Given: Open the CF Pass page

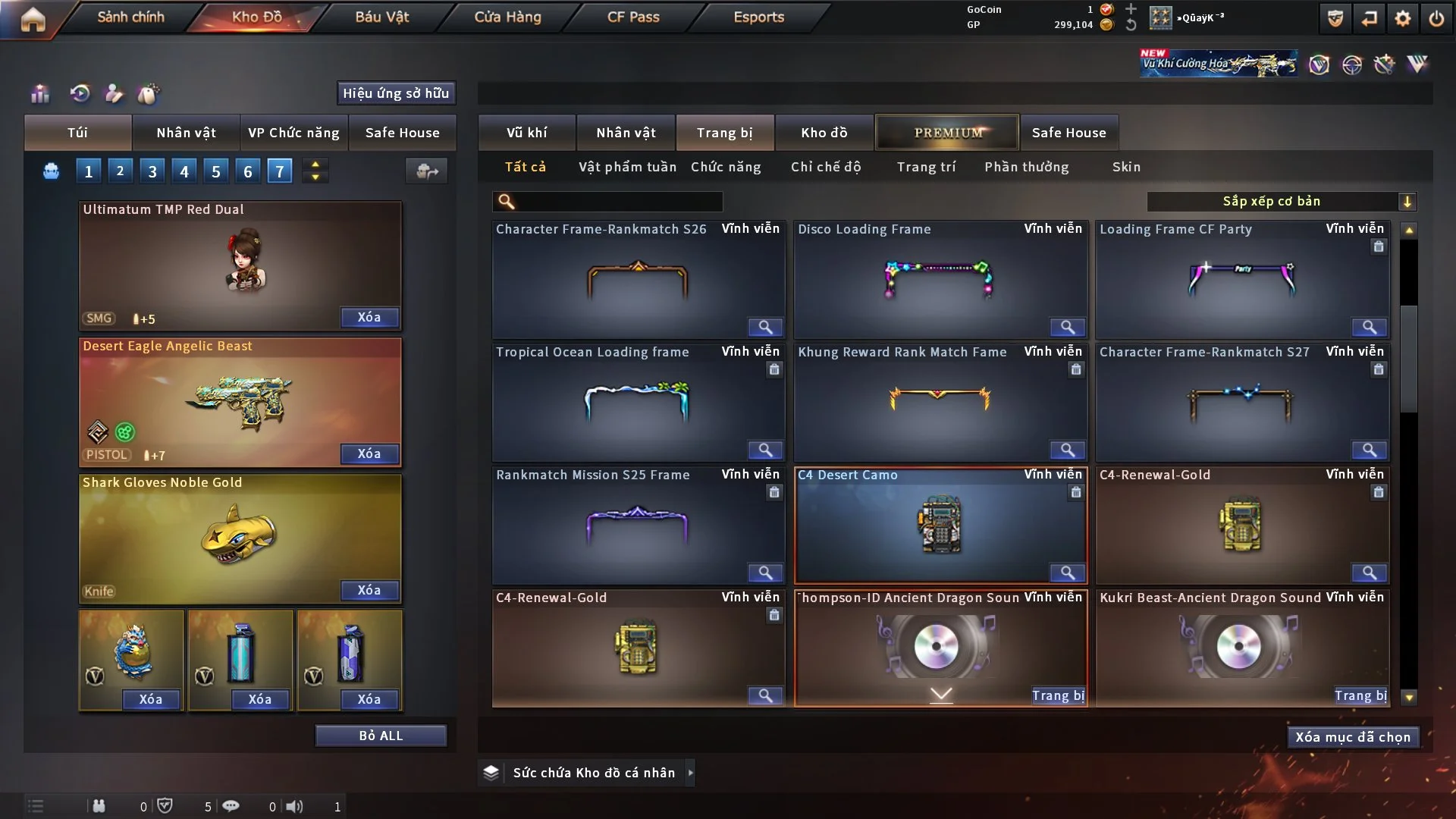Looking at the screenshot, I should tap(633, 17).
